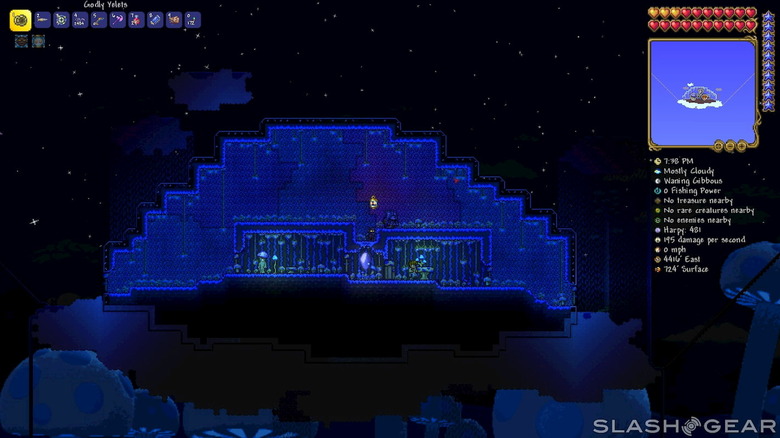This screenshot has width=780, height=438.
Task: Select the brown item in slot 9
Action: pos(175,20)
